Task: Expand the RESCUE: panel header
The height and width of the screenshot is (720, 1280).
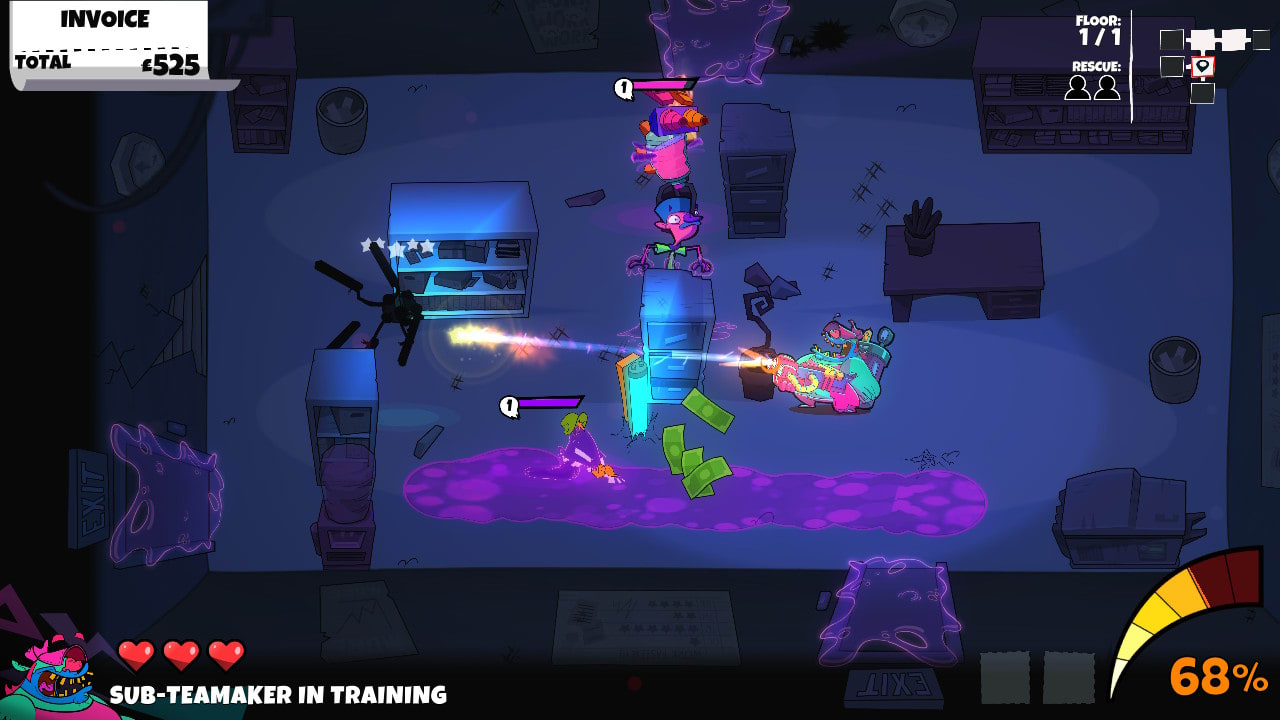Action: coord(1095,68)
